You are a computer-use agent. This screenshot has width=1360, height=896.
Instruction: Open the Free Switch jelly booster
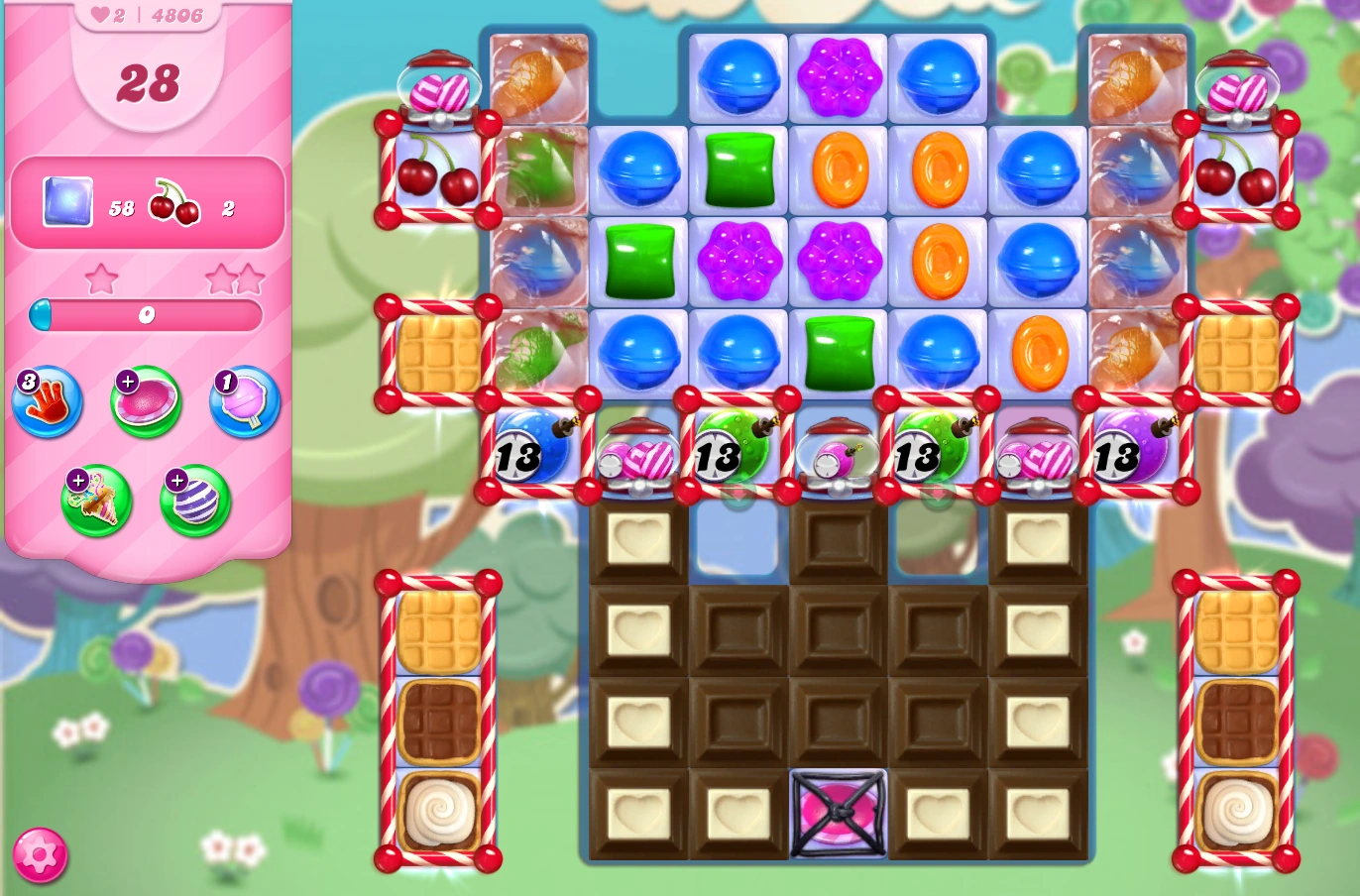(x=145, y=401)
